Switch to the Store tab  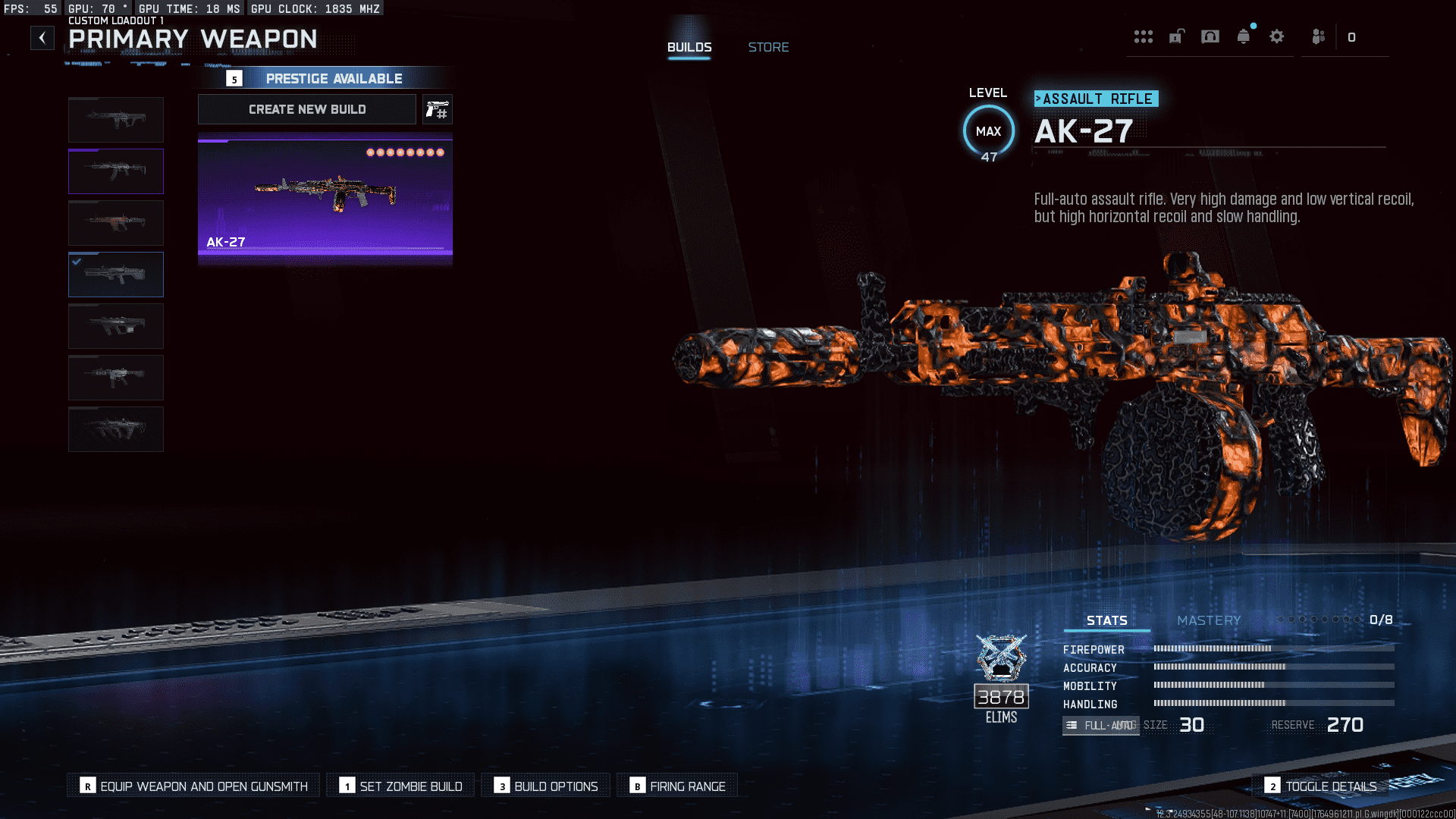click(x=768, y=46)
